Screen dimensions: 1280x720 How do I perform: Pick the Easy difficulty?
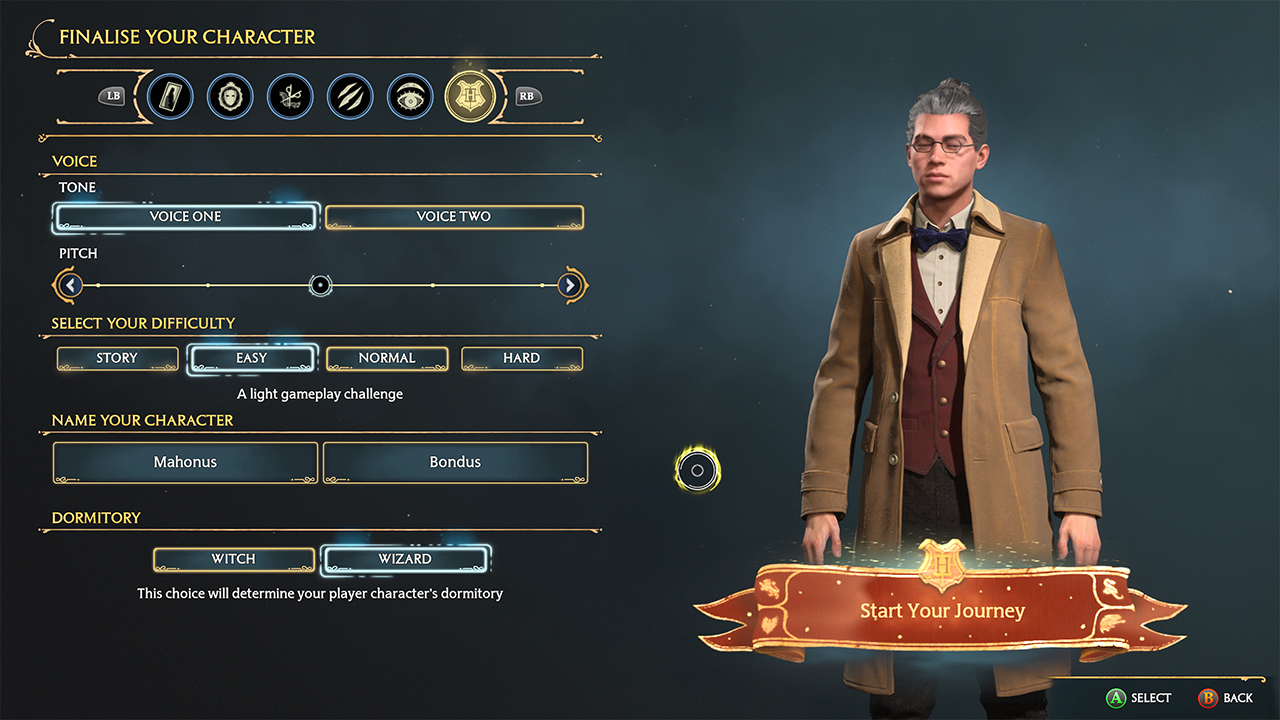pyautogui.click(x=252, y=358)
